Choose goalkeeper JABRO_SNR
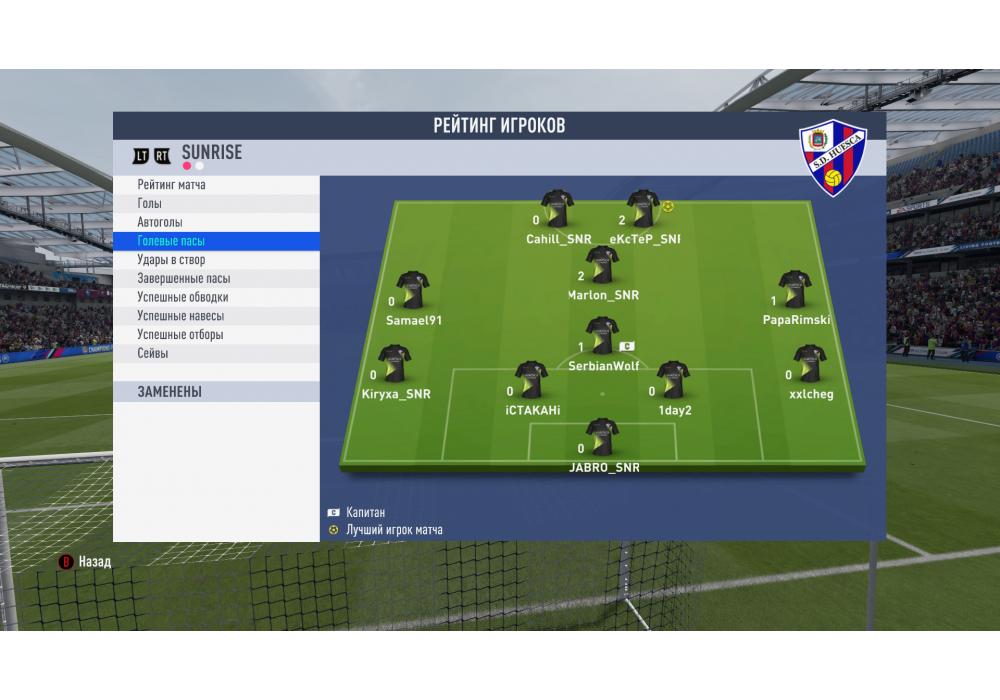This screenshot has width=1000, height=700. pos(602,438)
